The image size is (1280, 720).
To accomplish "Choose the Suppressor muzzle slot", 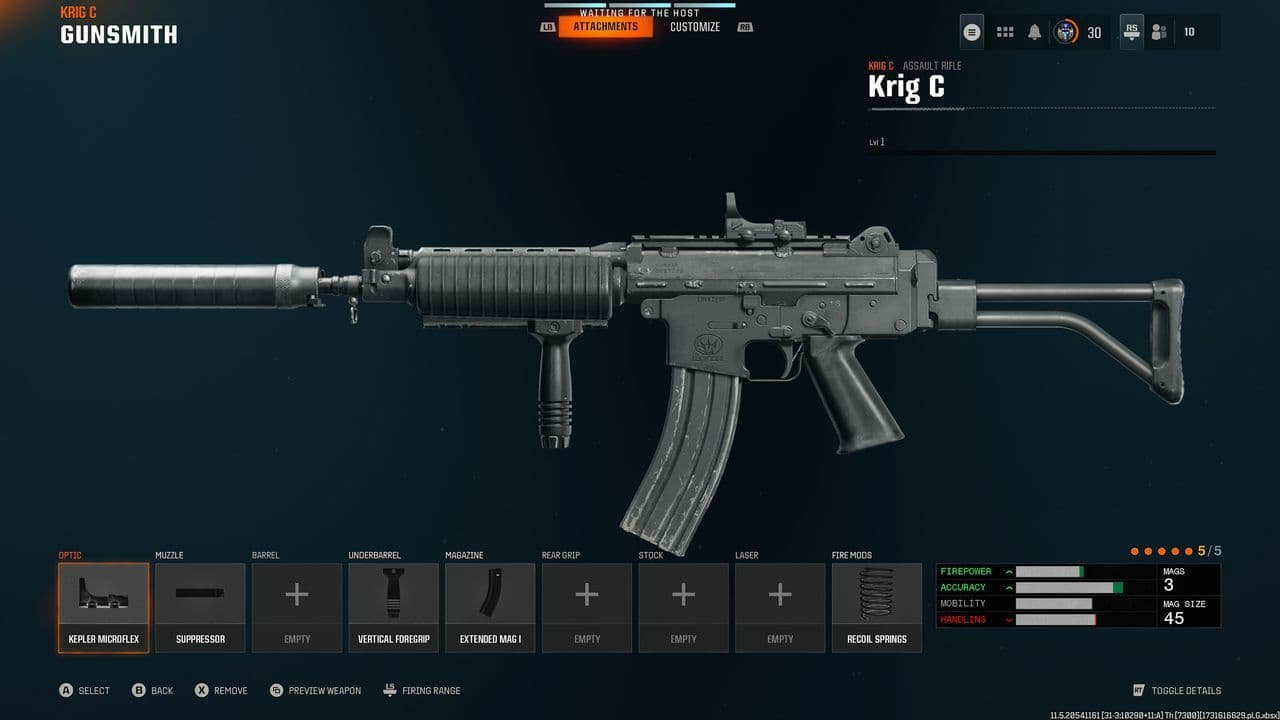I will point(200,607).
